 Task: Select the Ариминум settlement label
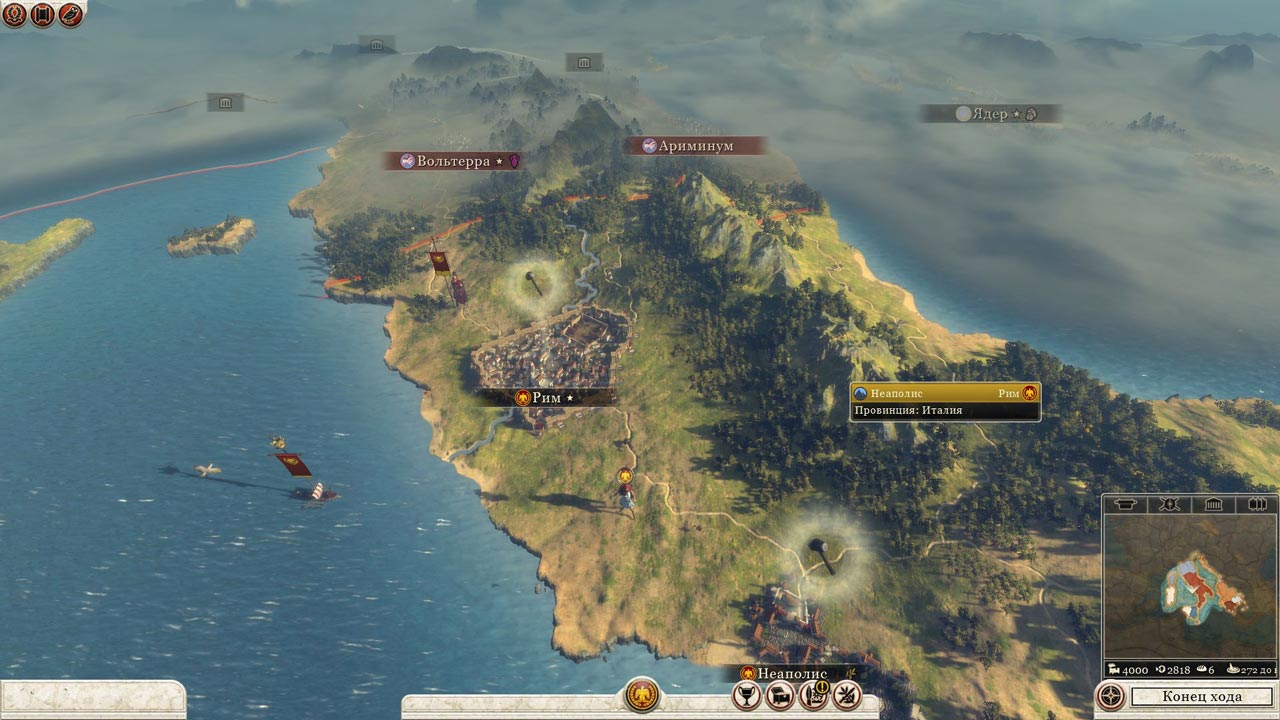click(696, 146)
